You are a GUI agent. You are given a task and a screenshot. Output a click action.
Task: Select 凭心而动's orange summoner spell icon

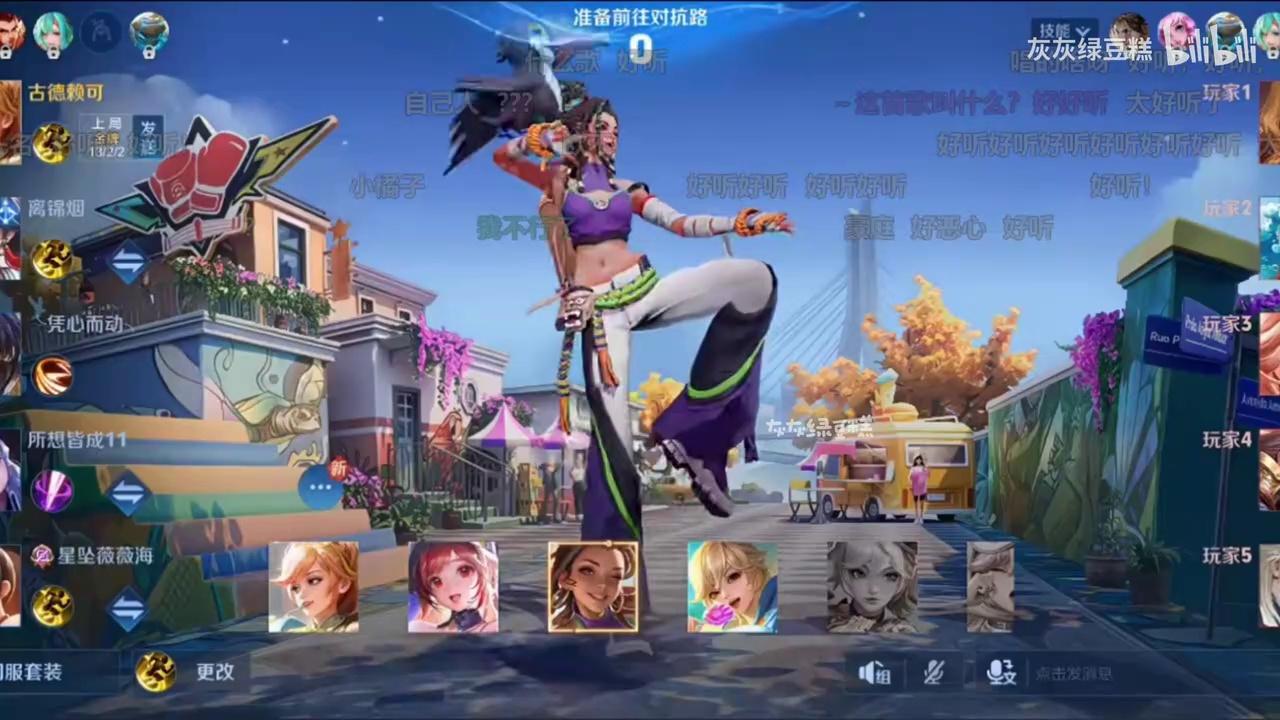coord(52,376)
